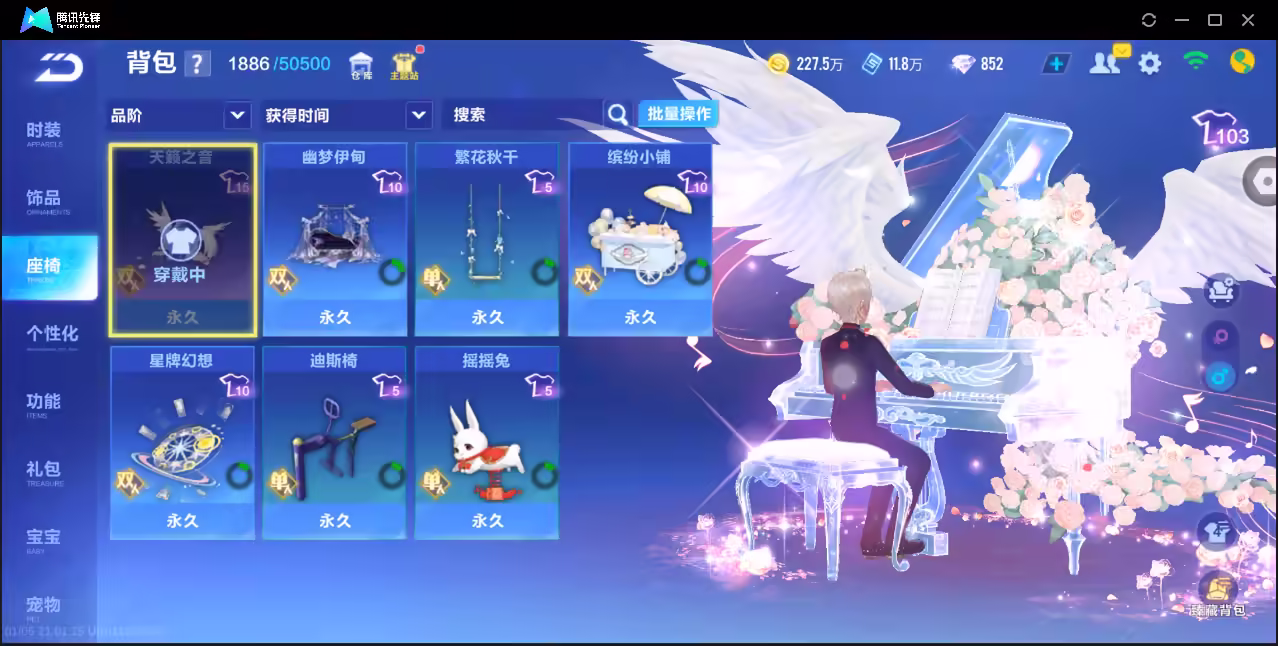Activate the 批量操作 batch button

[679, 114]
